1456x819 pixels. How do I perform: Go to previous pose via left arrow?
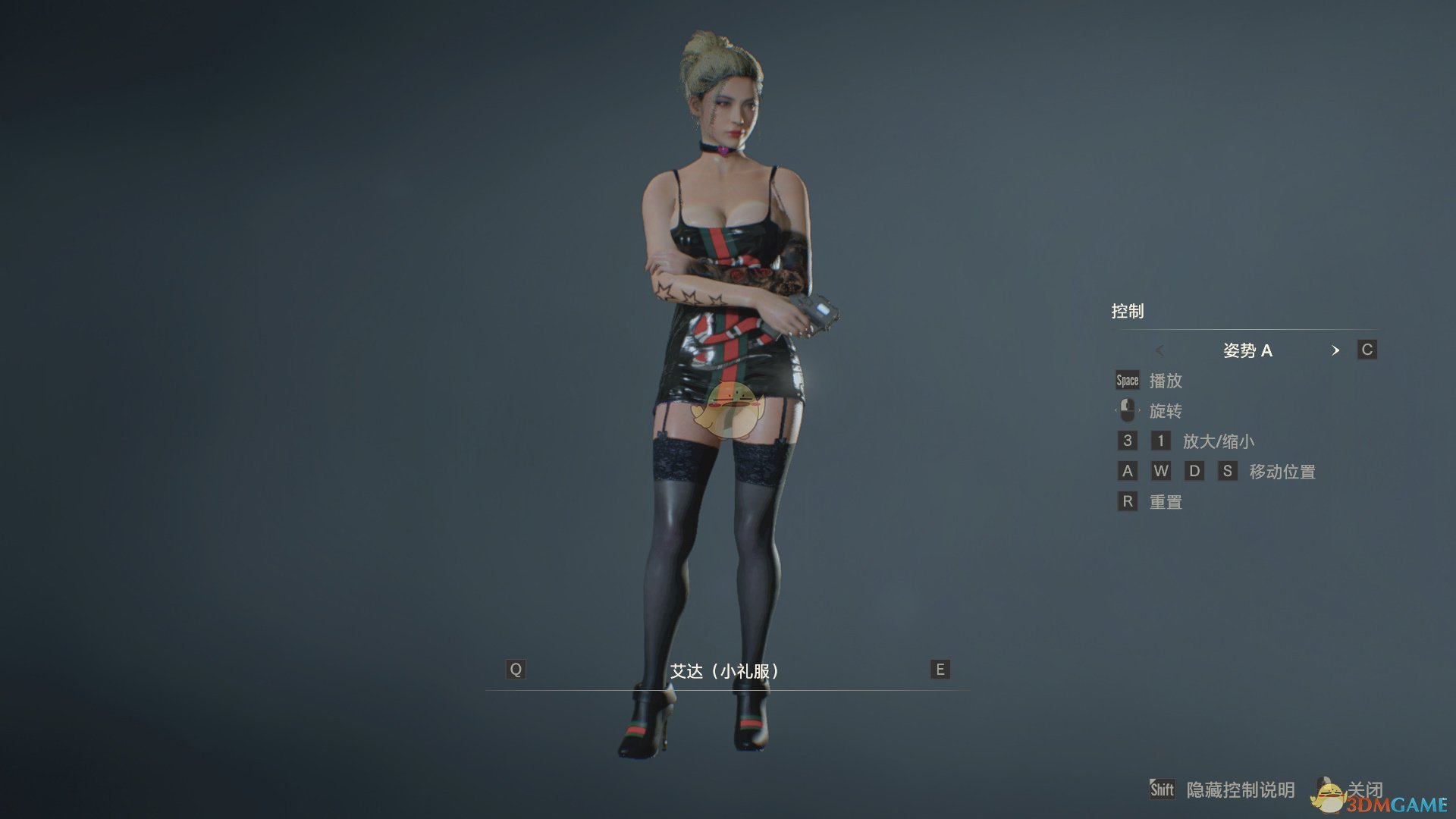coord(1159,350)
